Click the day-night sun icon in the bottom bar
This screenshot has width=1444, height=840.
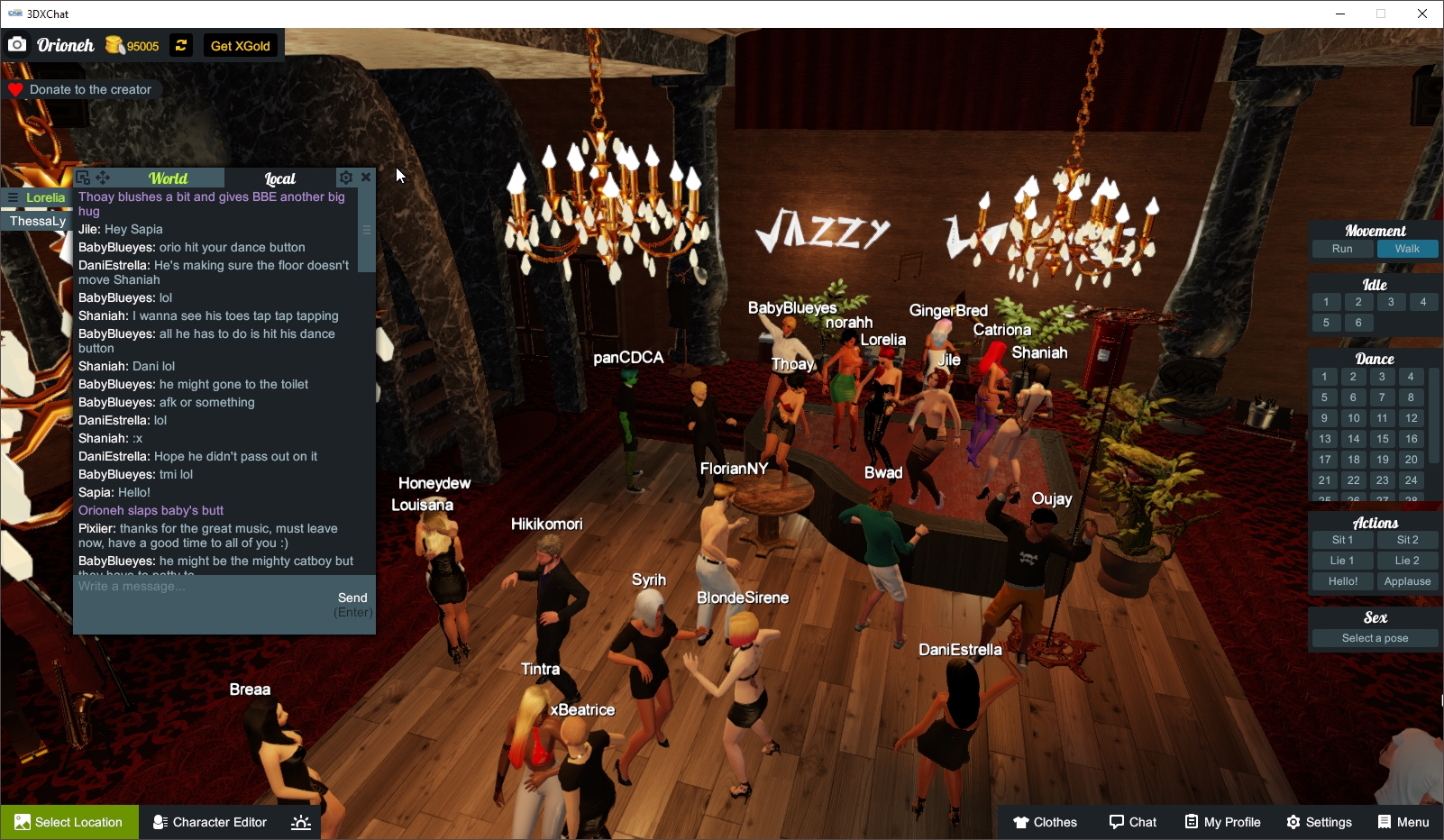(x=300, y=821)
